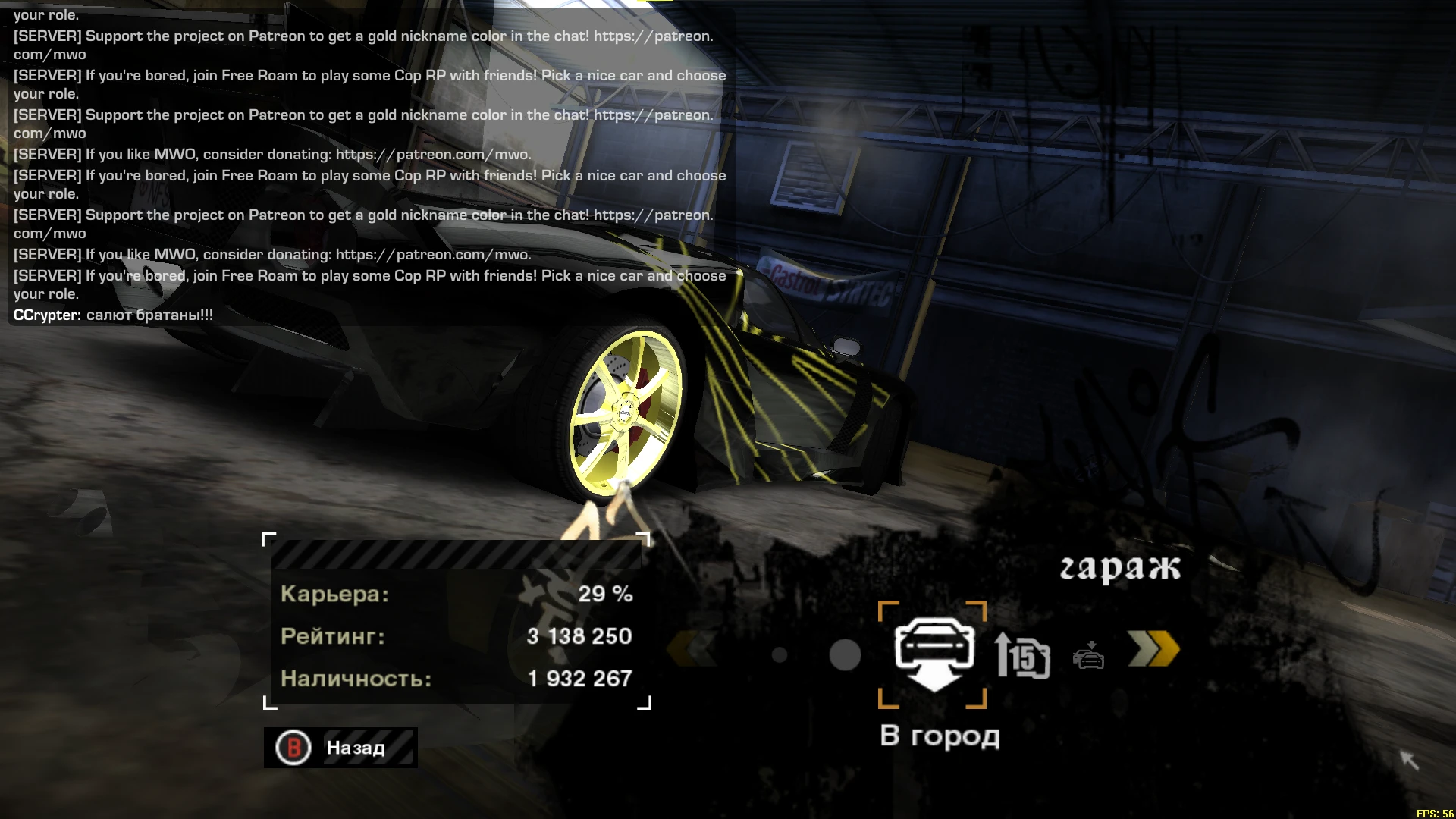This screenshot has width=1456, height=819.
Task: Open the car customization car icon
Action: [x=1090, y=658]
